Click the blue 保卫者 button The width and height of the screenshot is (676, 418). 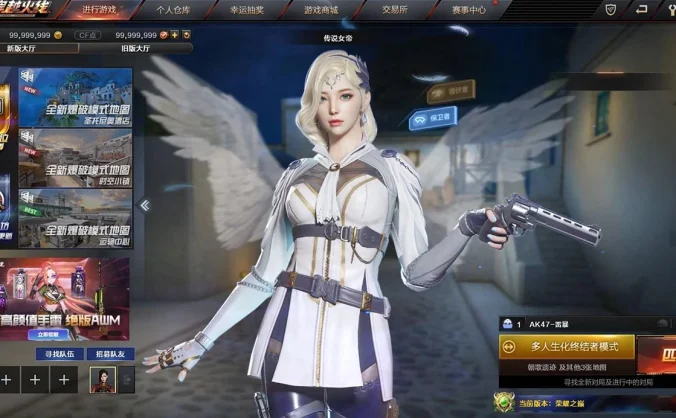[433, 117]
